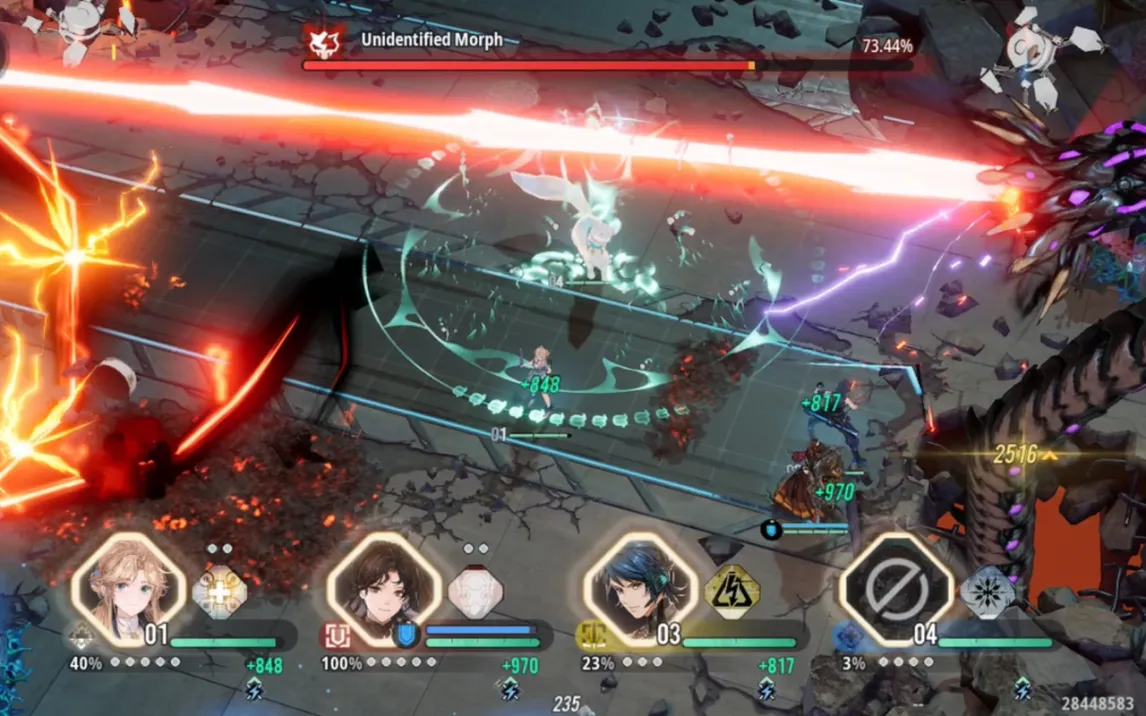Select the disabled character slot 04
The width and height of the screenshot is (1146, 716).
click(x=896, y=588)
